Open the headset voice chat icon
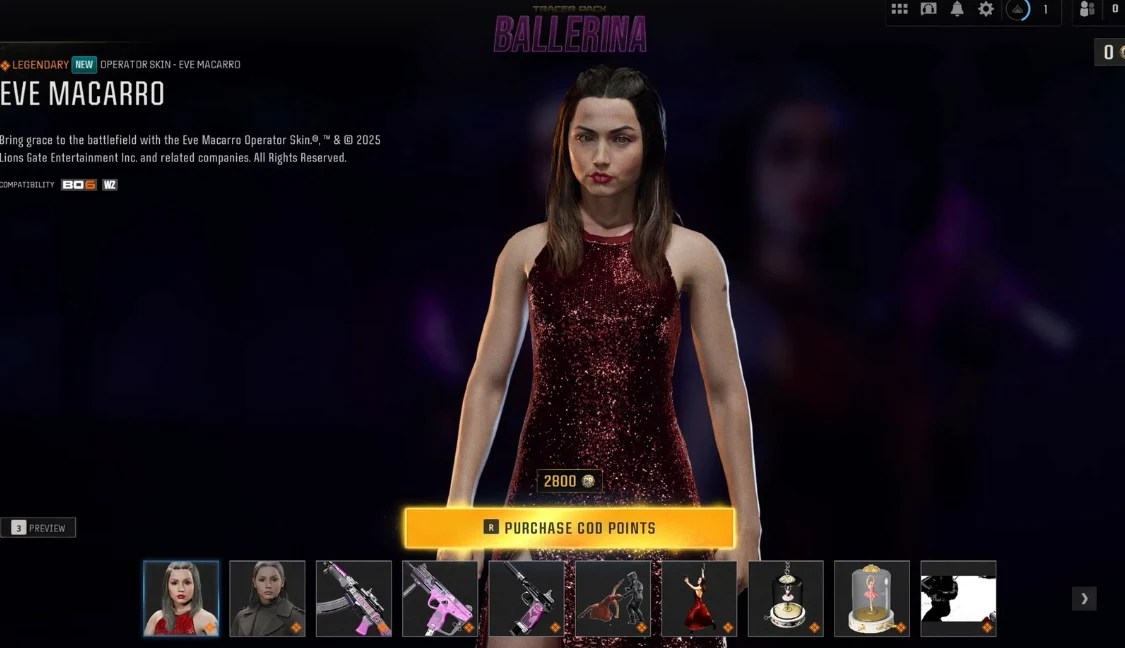Screen dimensions: 1125x648 coord(929,9)
